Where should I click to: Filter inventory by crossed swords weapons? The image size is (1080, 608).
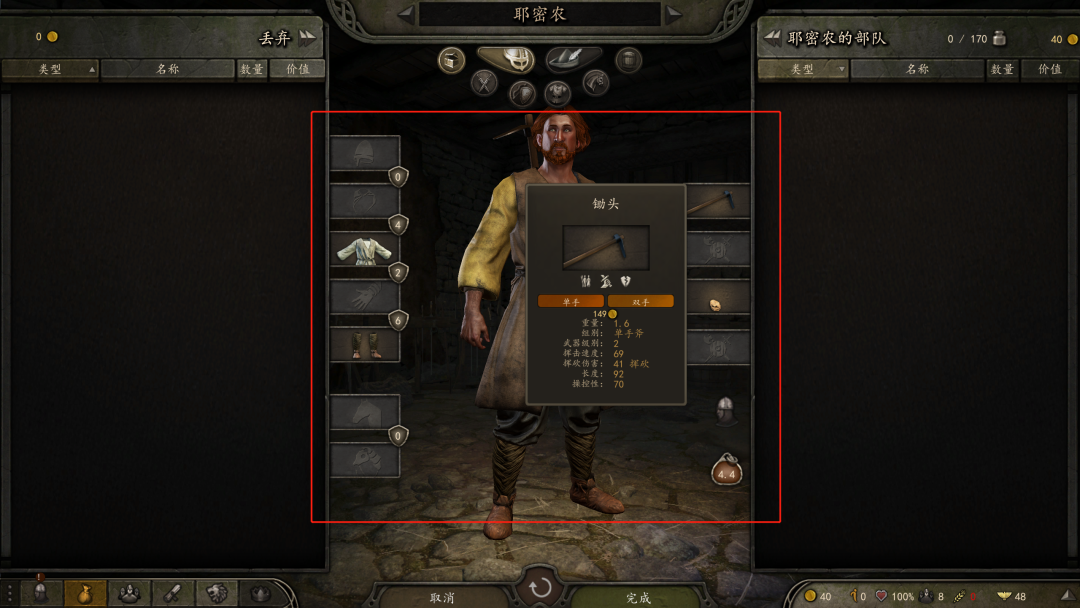[x=485, y=83]
